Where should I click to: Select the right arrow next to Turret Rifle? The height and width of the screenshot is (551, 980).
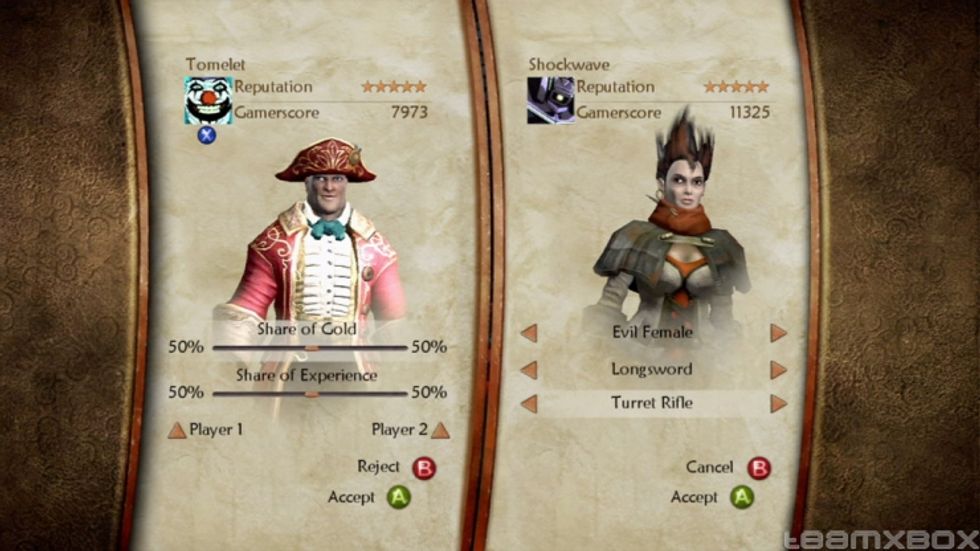[x=778, y=404]
